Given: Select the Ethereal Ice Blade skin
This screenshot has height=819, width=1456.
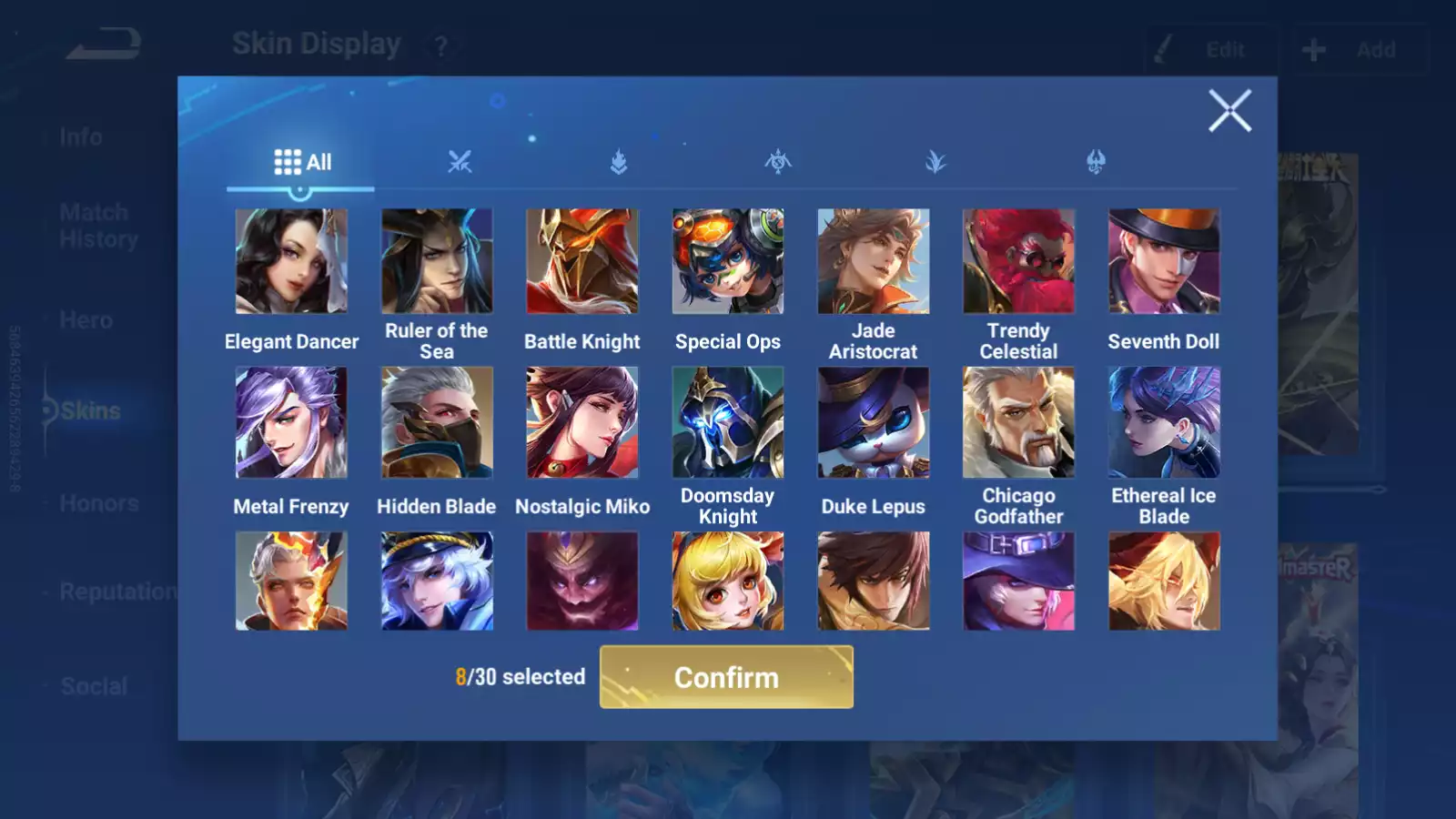Looking at the screenshot, I should (1164, 422).
